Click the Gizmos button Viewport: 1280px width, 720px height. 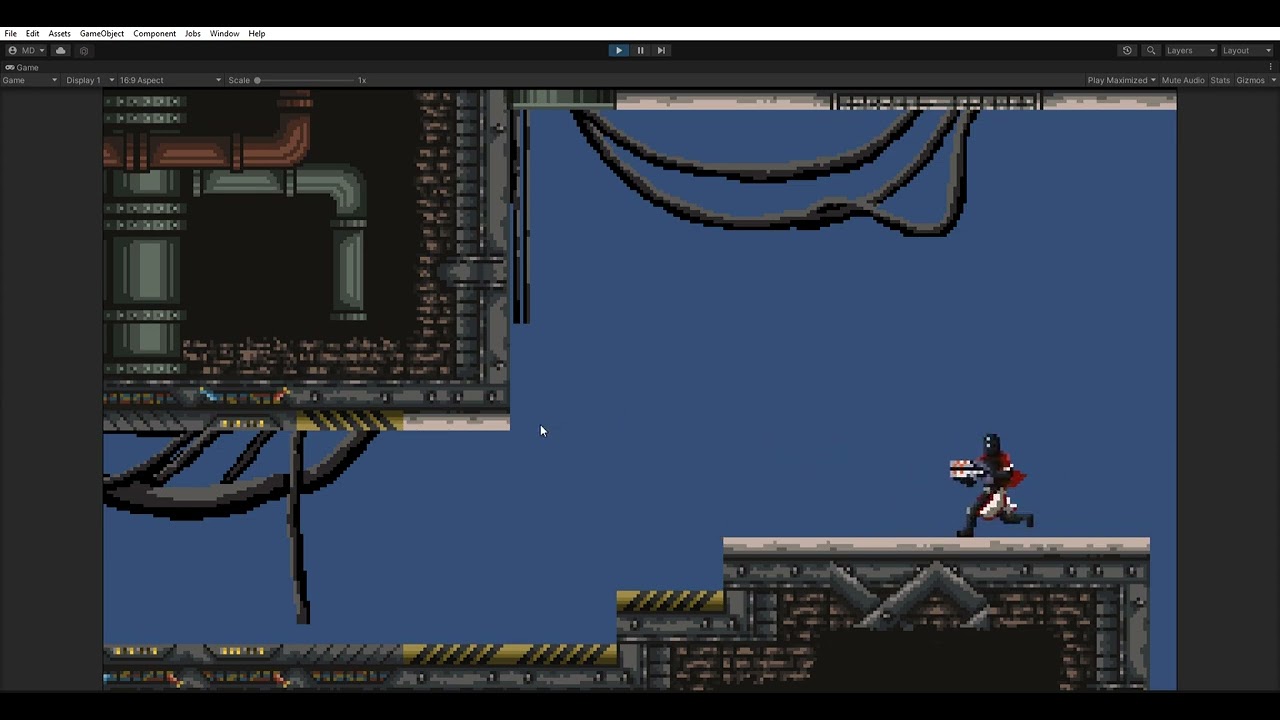tap(1251, 80)
